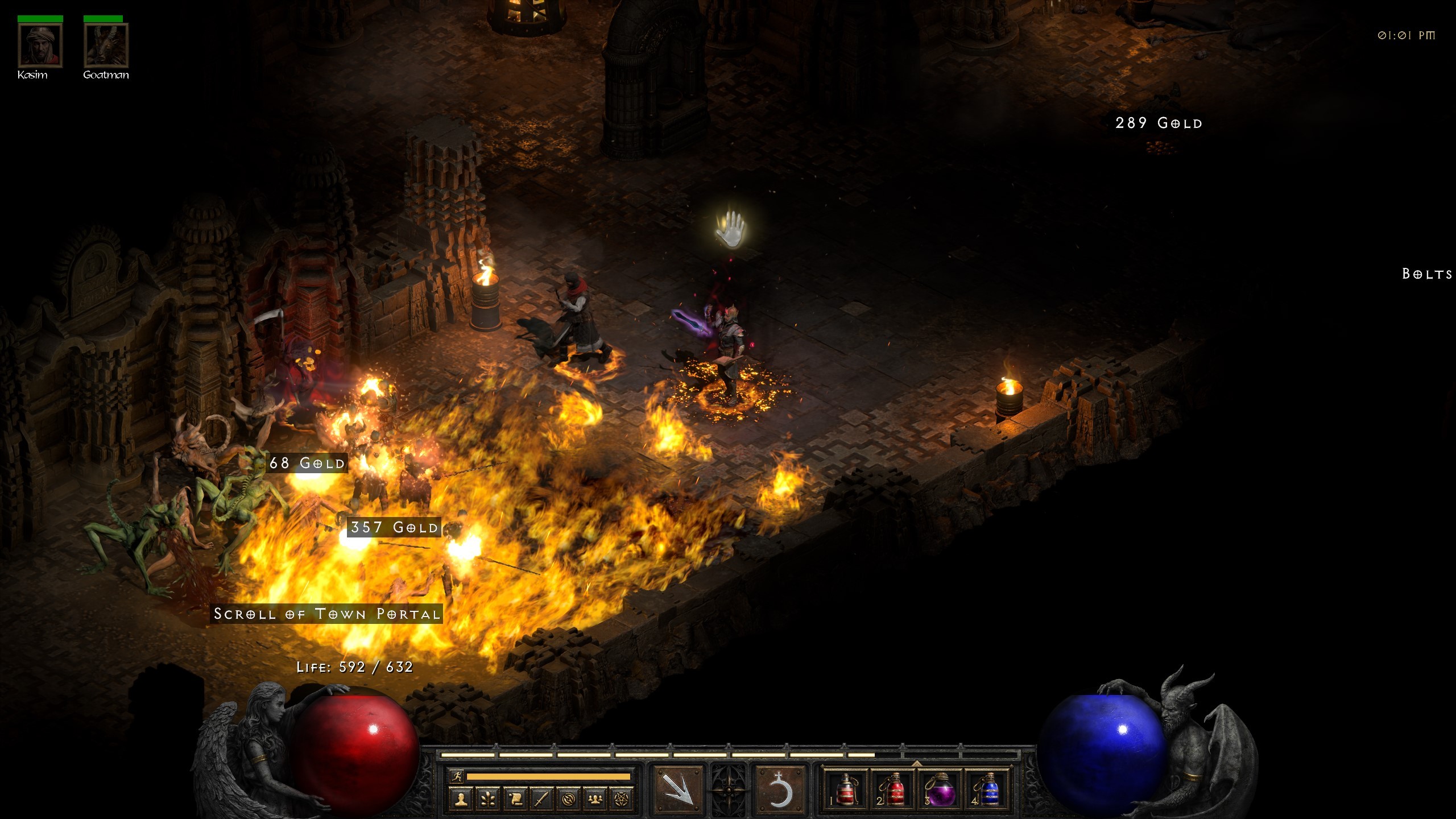Pick up the Scroll of Town Portal
Screen dimensions: 1456x819
click(x=327, y=614)
